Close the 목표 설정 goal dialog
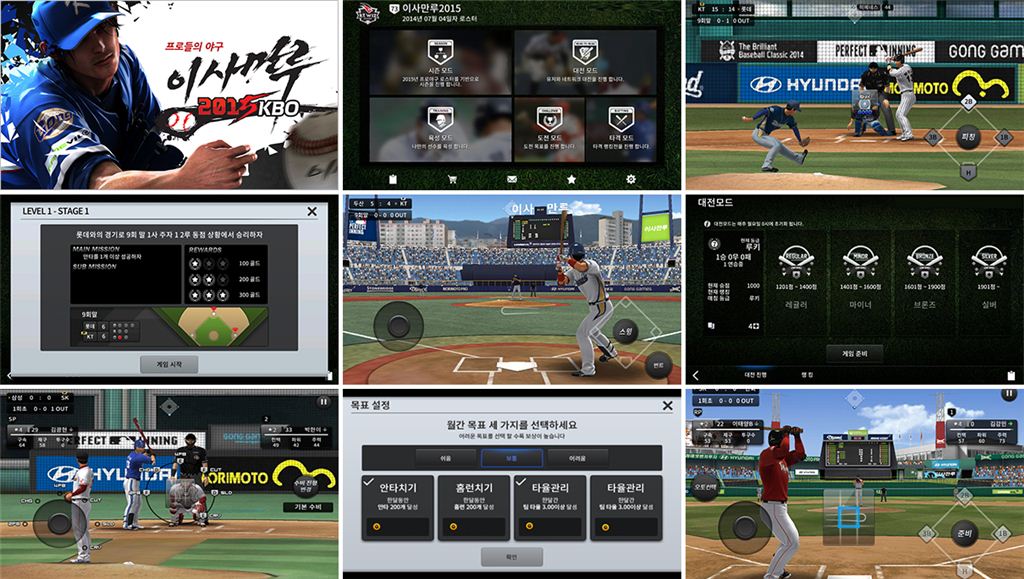Screen dimensions: 1024x579 668,406
